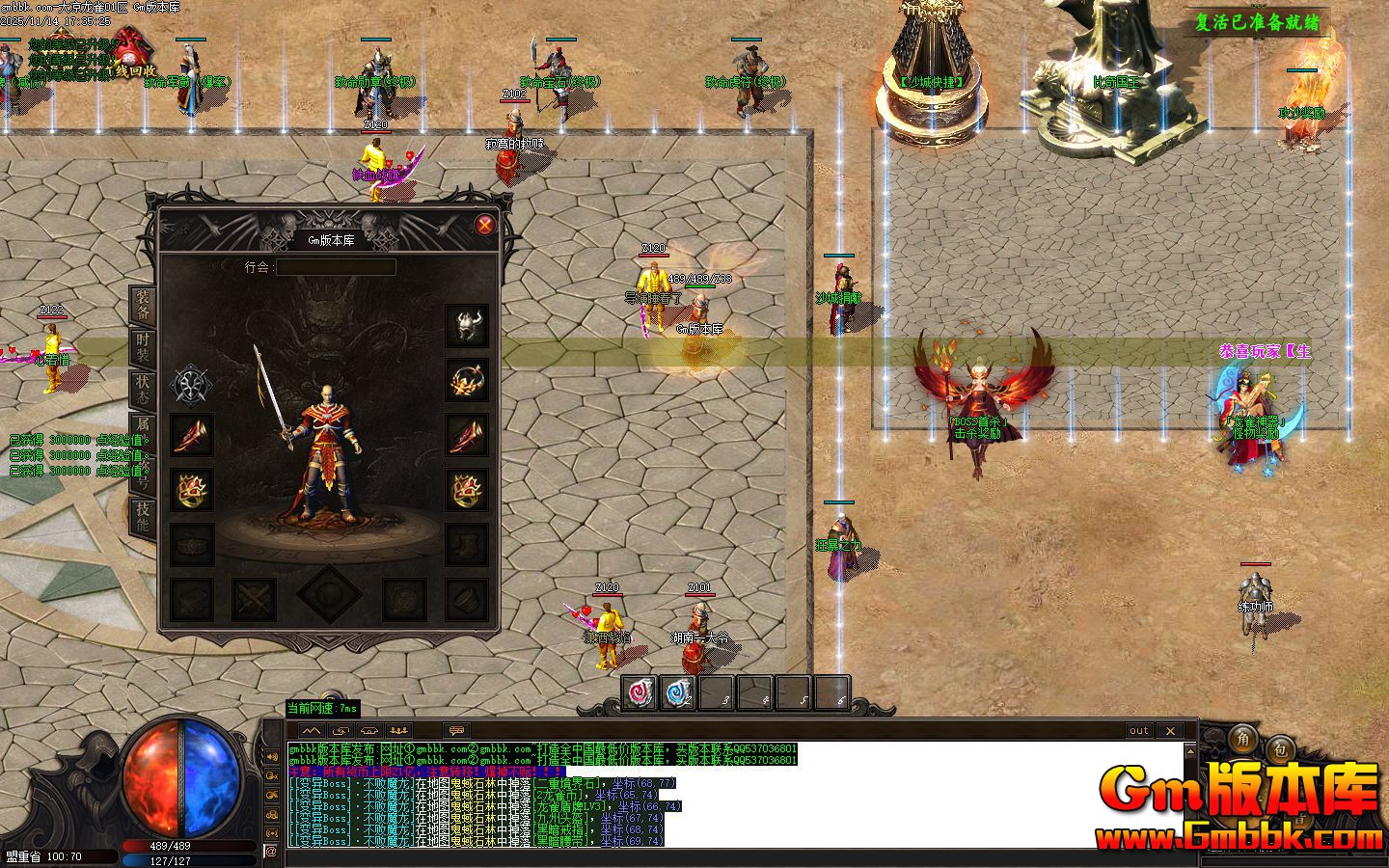Click the 'out' button on the chat bar

click(x=1139, y=730)
